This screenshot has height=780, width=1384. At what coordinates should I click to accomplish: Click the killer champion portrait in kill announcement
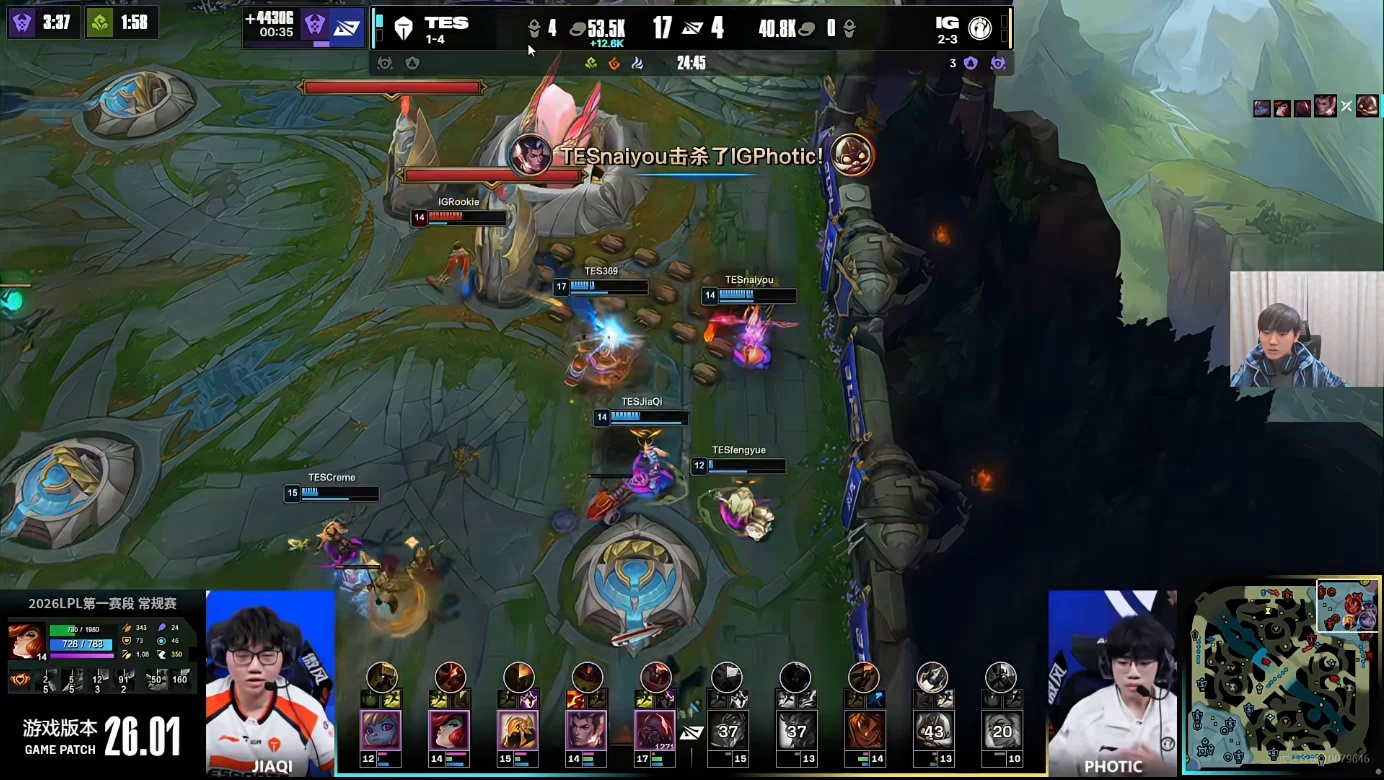pyautogui.click(x=530, y=155)
